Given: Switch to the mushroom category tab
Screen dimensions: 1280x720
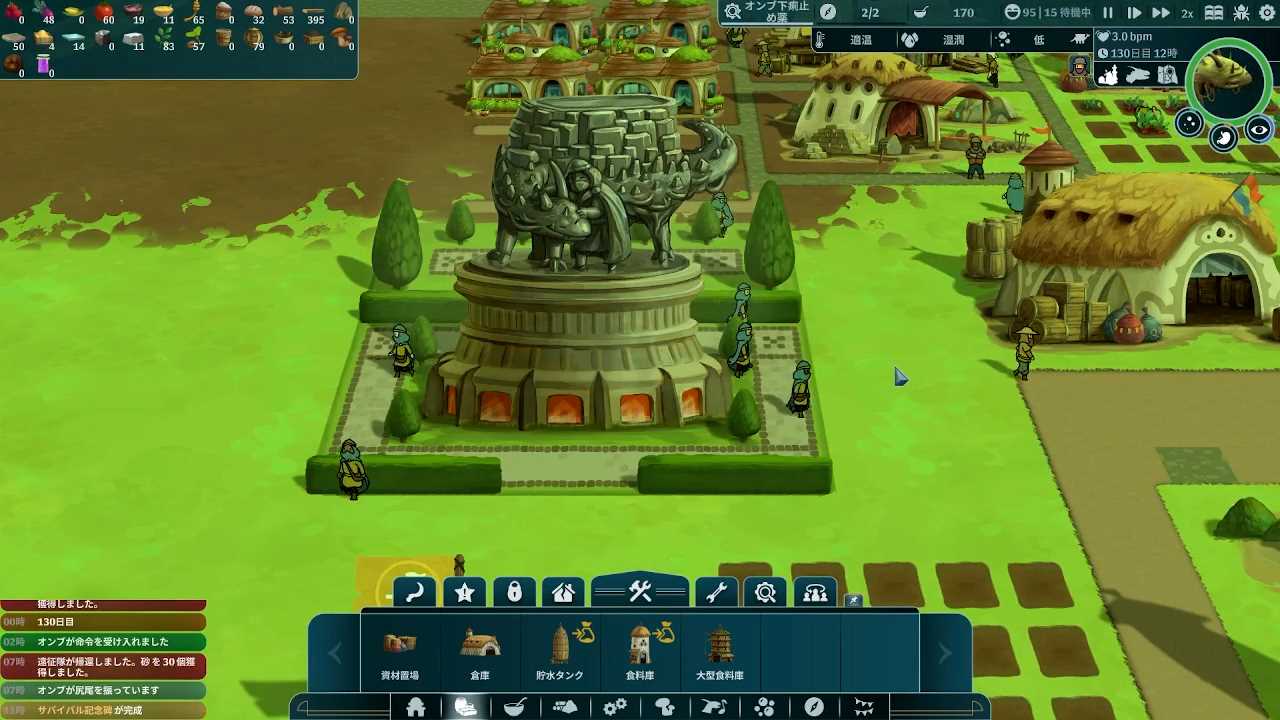Looking at the screenshot, I should (x=665, y=707).
